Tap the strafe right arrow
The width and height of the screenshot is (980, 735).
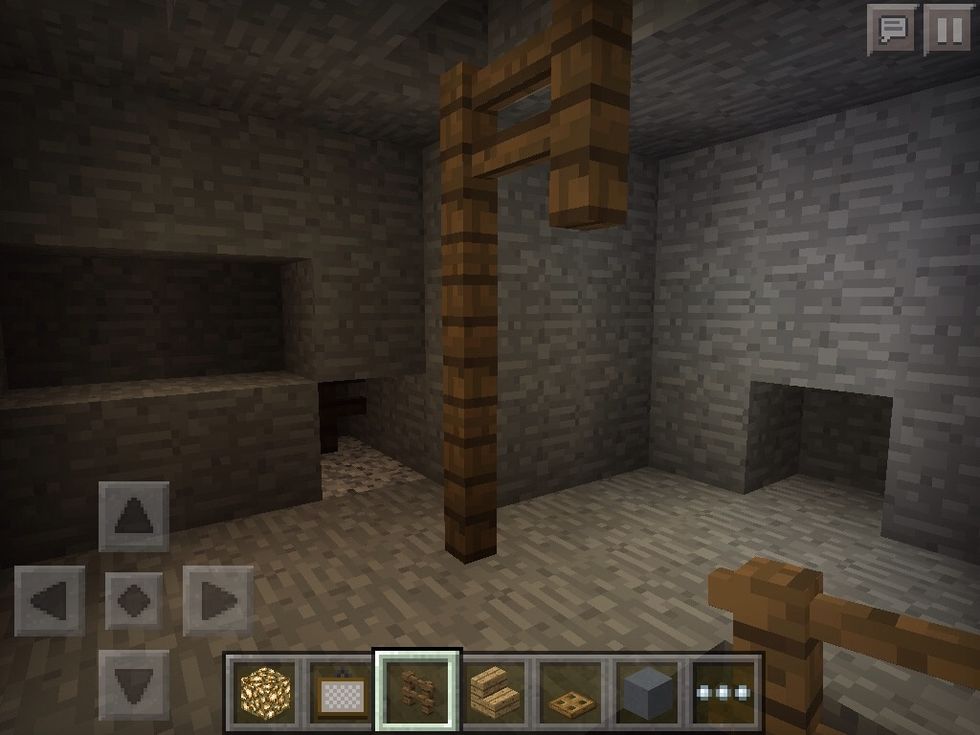pos(217,601)
